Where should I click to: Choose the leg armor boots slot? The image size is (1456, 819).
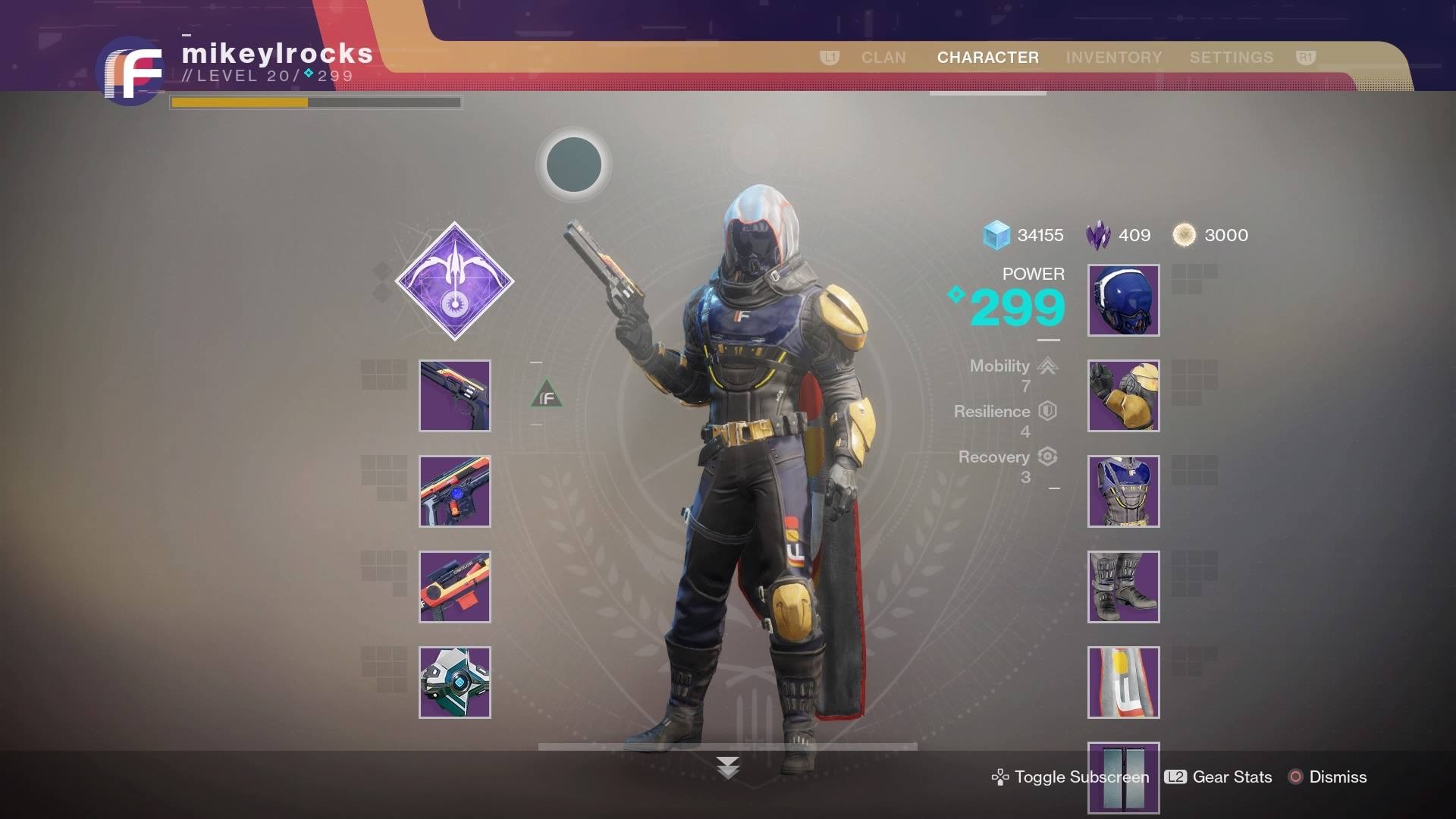1123,587
